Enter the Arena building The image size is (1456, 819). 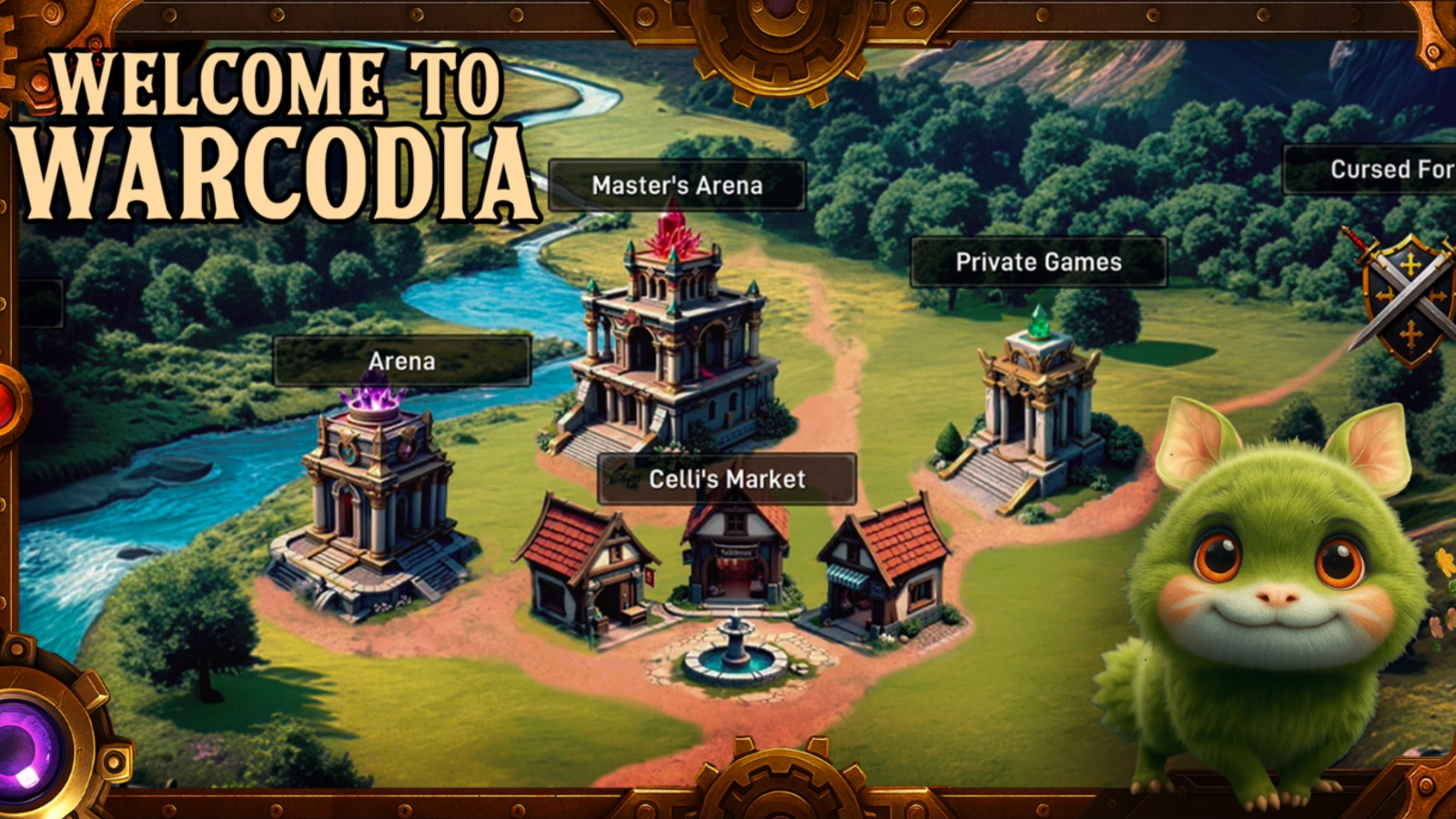click(373, 500)
